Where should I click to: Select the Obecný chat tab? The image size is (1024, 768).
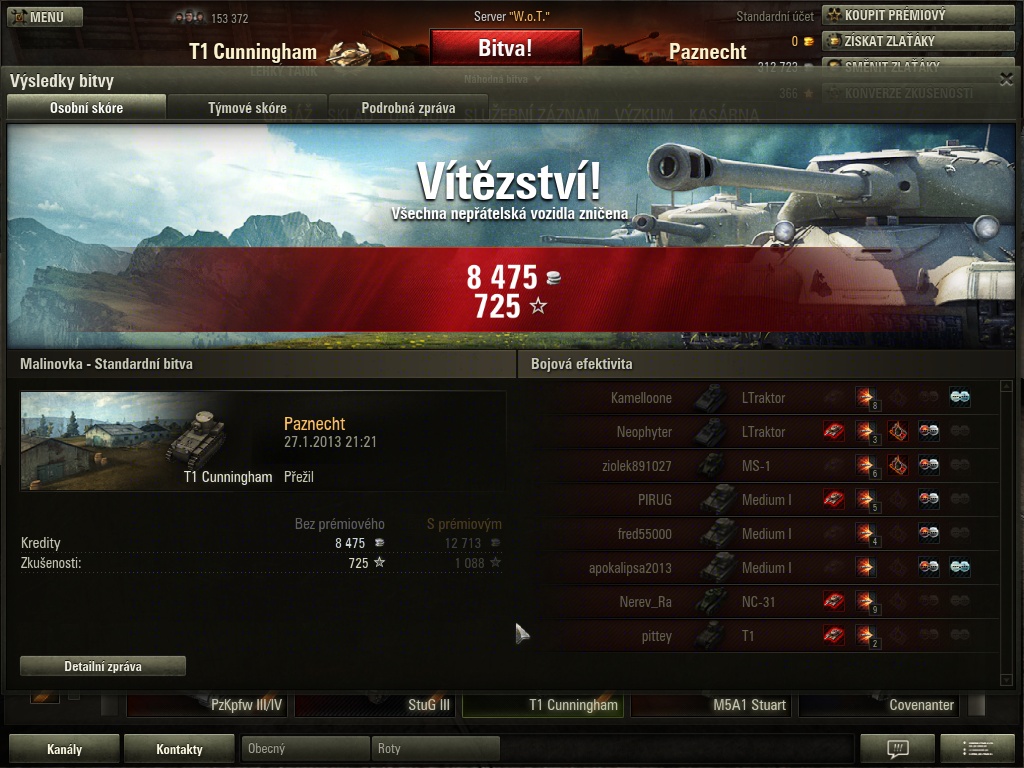[304, 748]
